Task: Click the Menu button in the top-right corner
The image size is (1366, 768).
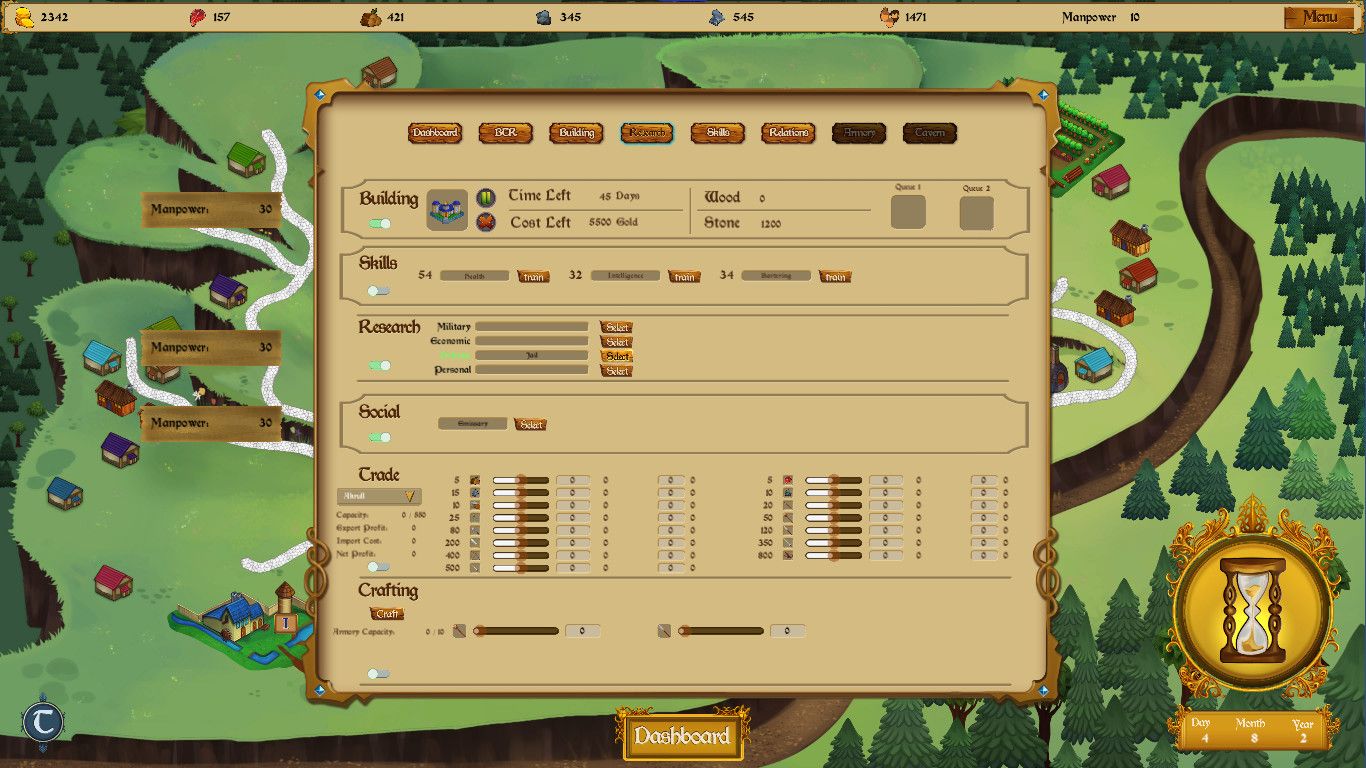Action: 1322,17
